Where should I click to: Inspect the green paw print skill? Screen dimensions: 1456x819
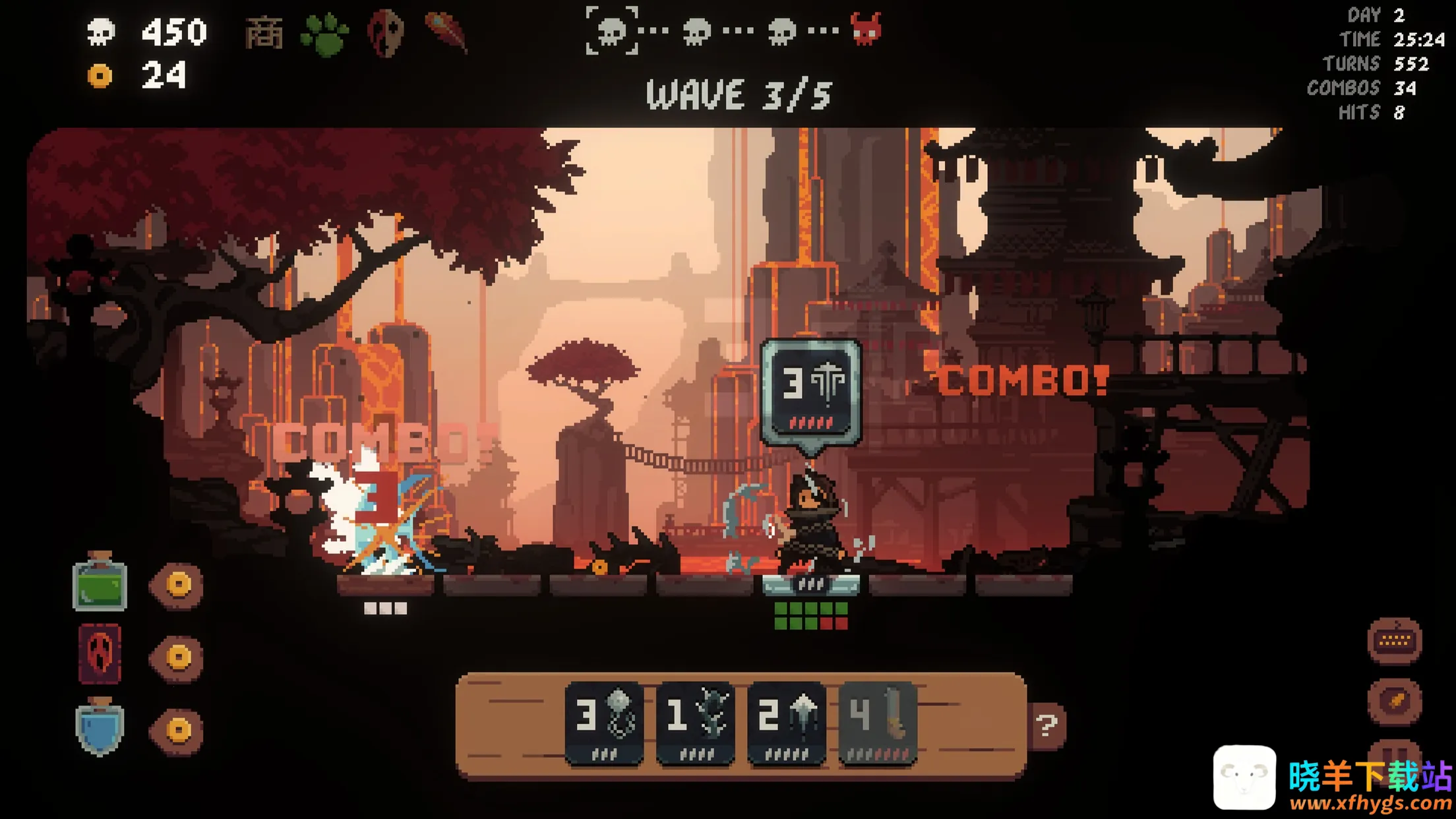[324, 34]
